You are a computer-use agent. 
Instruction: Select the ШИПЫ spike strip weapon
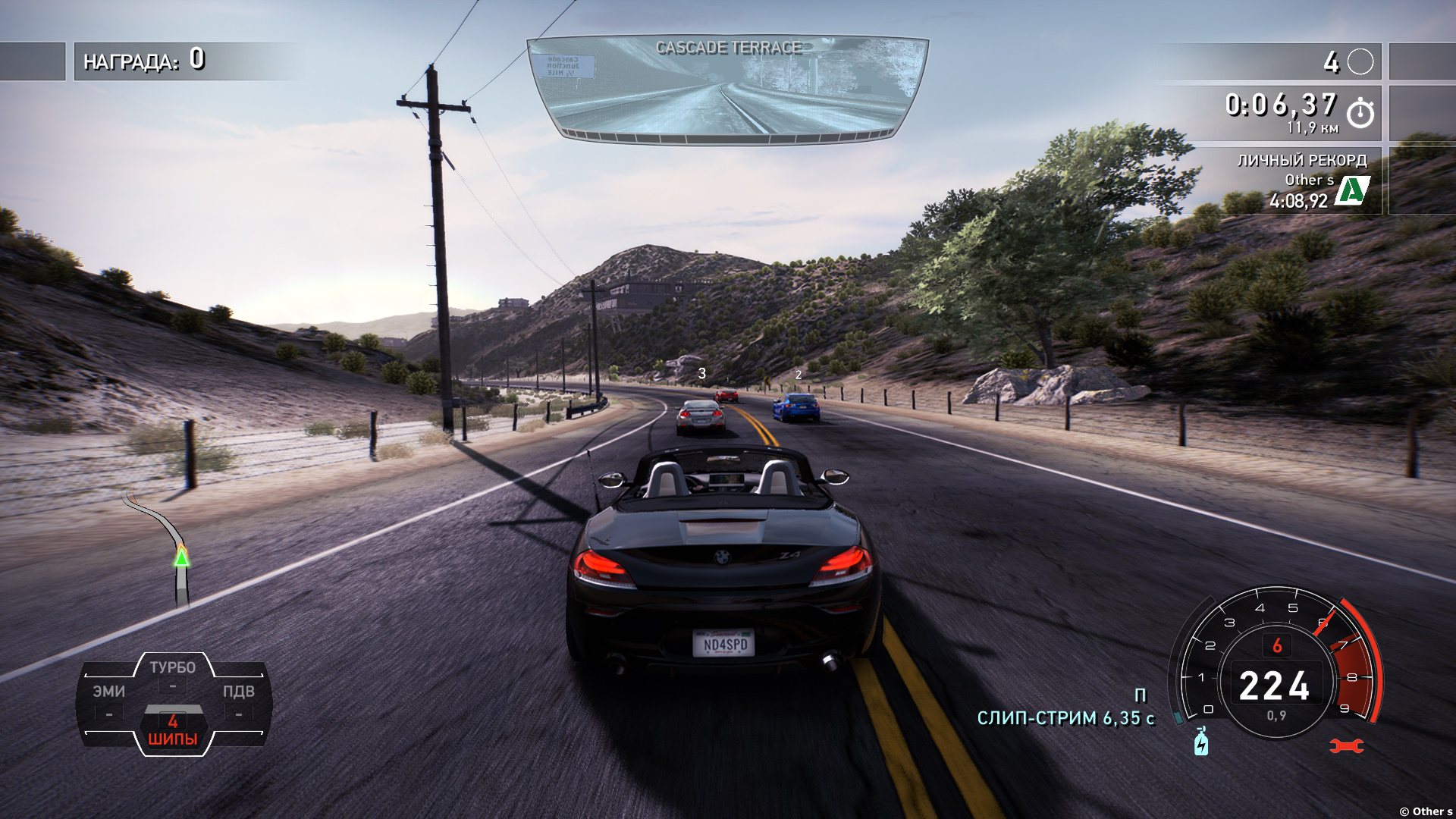point(173,730)
